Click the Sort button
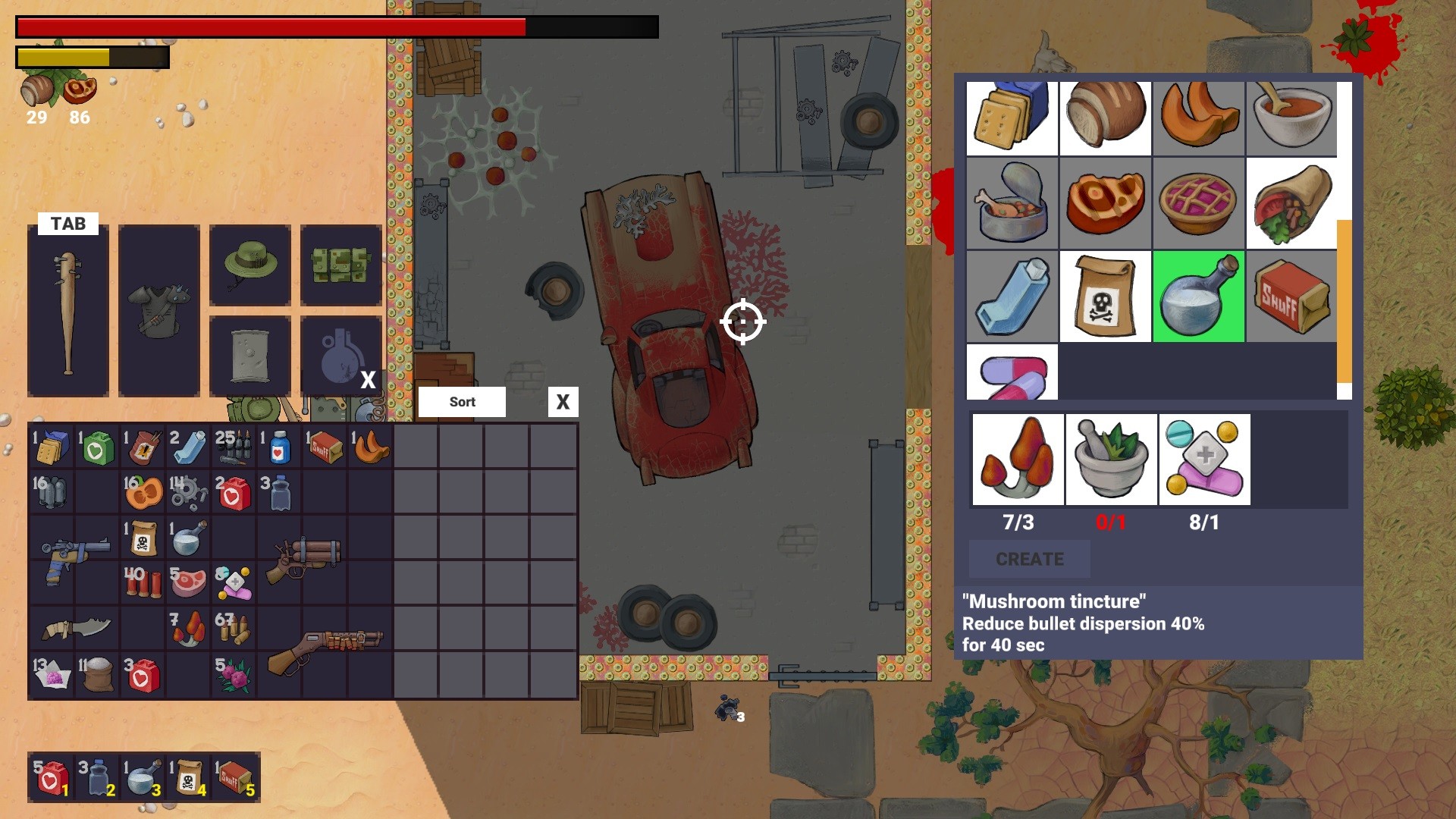 point(461,402)
